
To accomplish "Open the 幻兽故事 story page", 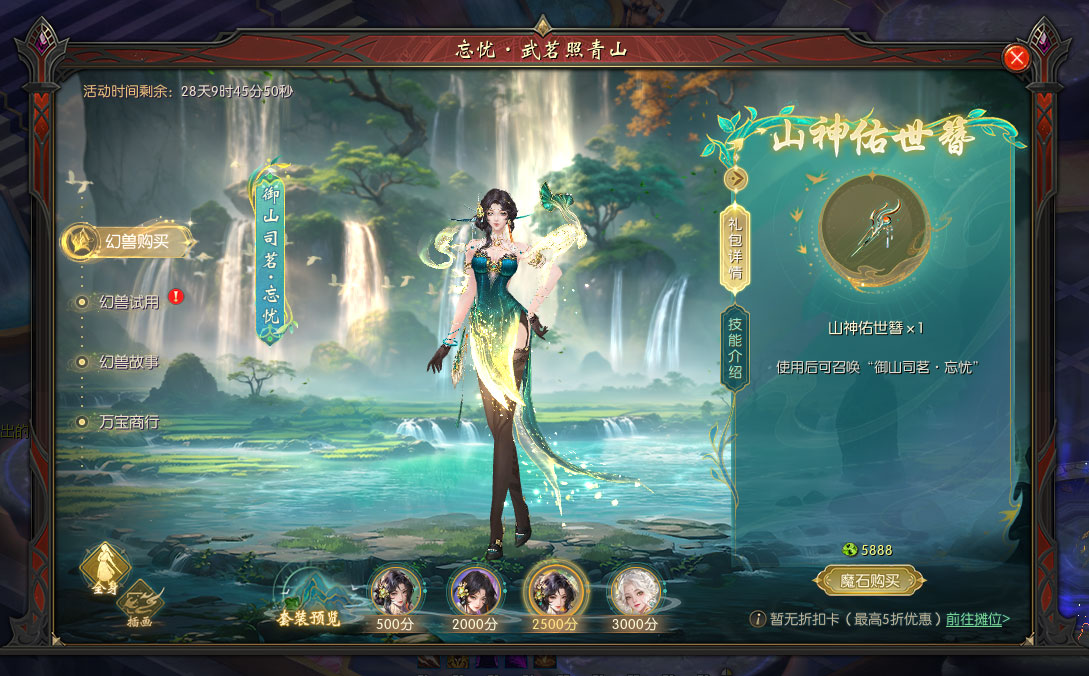I will 128,362.
